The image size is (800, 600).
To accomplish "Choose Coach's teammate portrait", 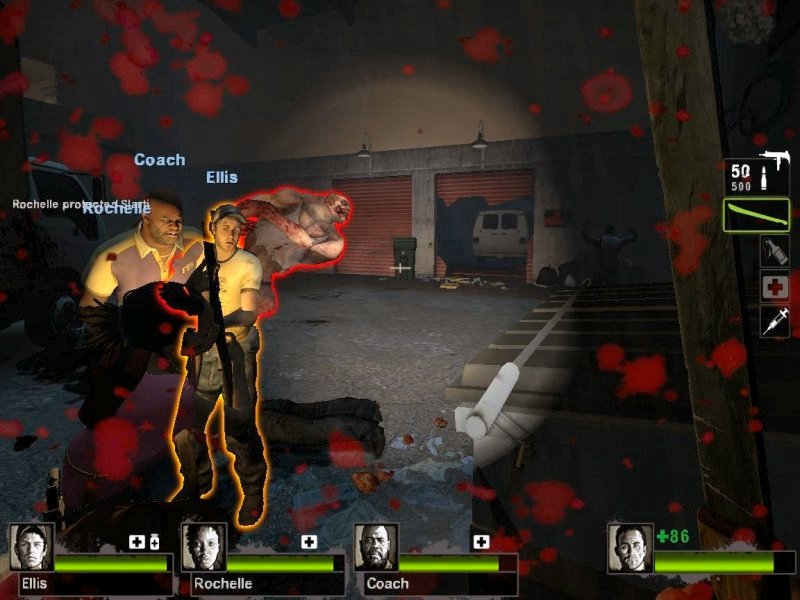I will 376,547.
